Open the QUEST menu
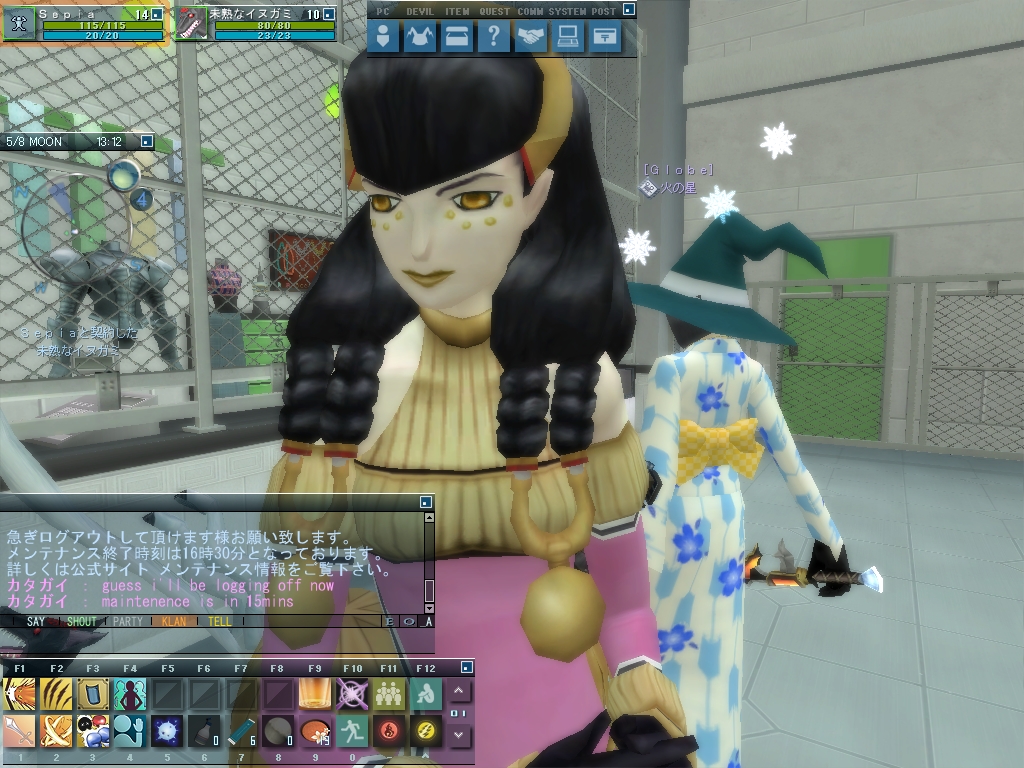Viewport: 1024px width, 768px height. click(493, 37)
